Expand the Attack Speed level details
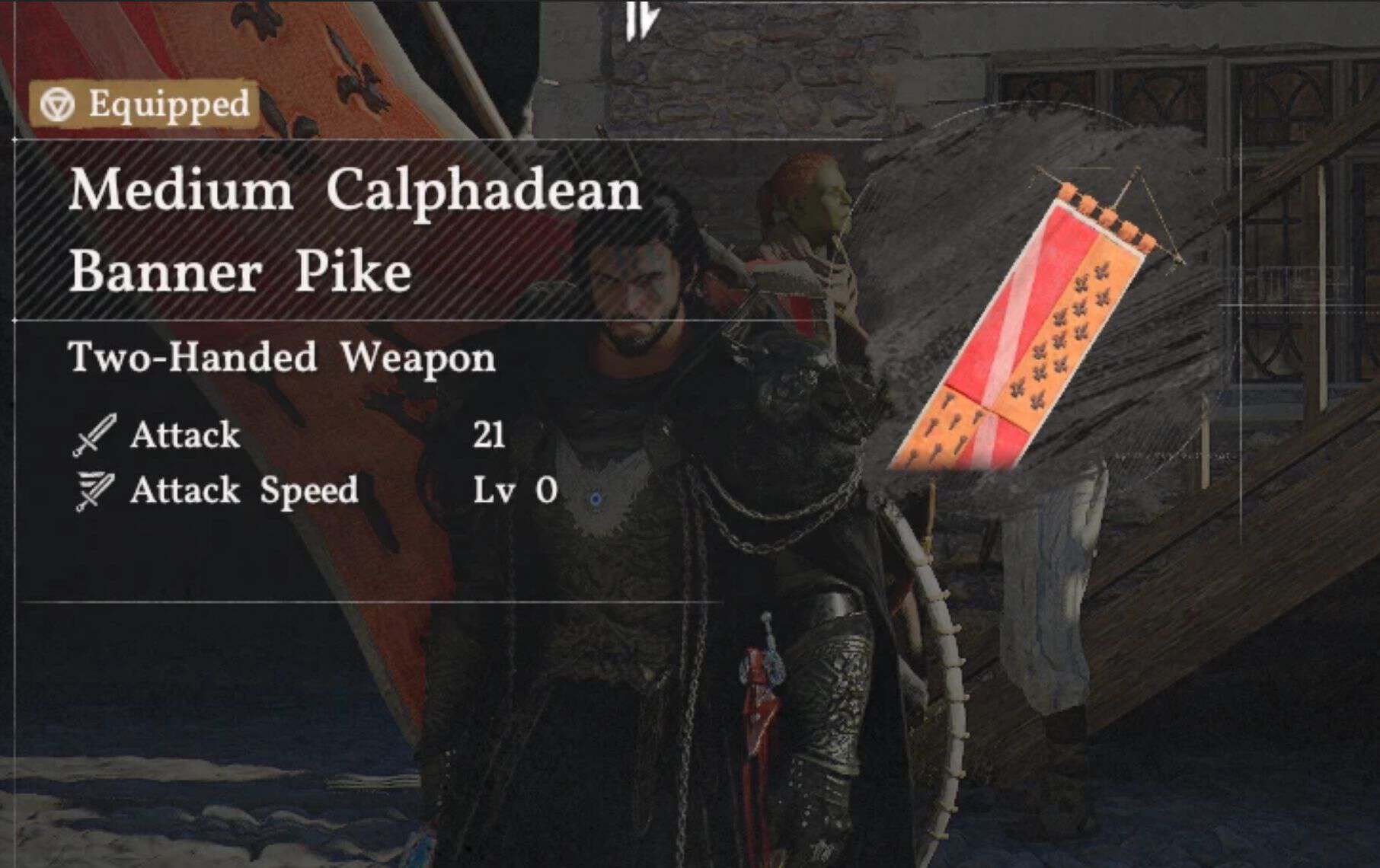Viewport: 1380px width, 868px height. coord(515,491)
